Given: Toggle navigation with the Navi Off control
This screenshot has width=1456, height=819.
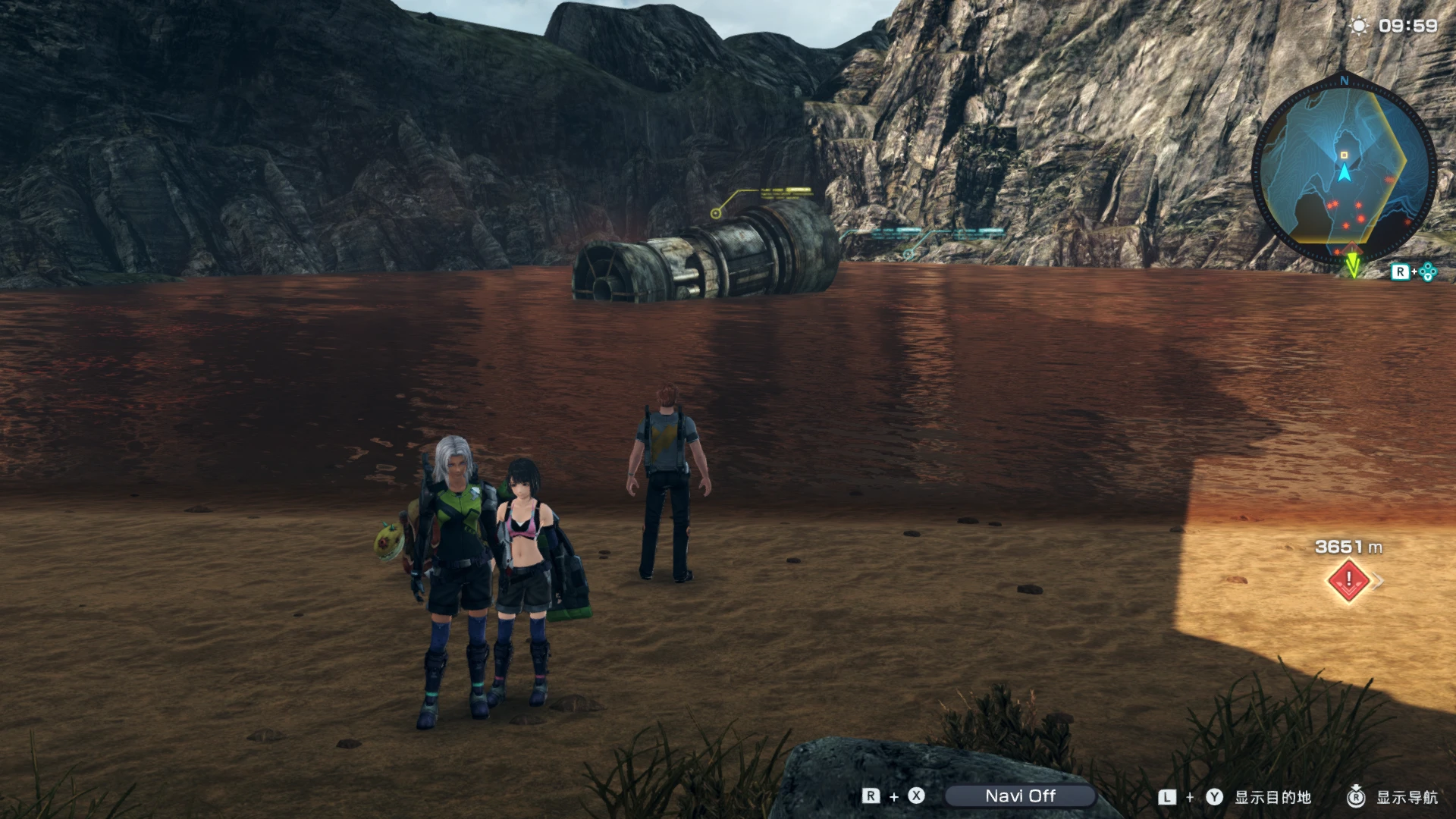Looking at the screenshot, I should [1021, 797].
